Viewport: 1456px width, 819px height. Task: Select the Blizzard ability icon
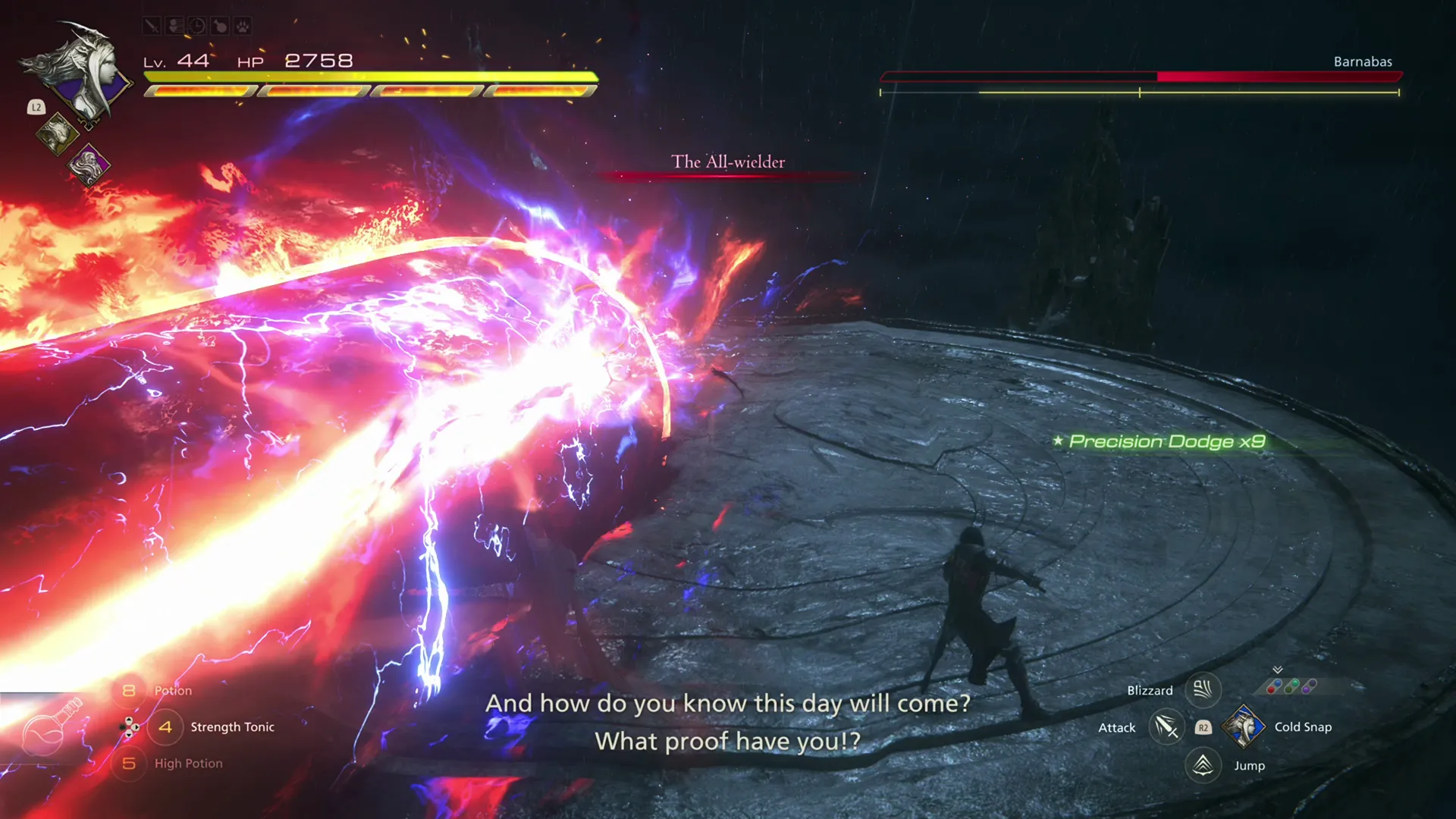pyautogui.click(x=1203, y=690)
